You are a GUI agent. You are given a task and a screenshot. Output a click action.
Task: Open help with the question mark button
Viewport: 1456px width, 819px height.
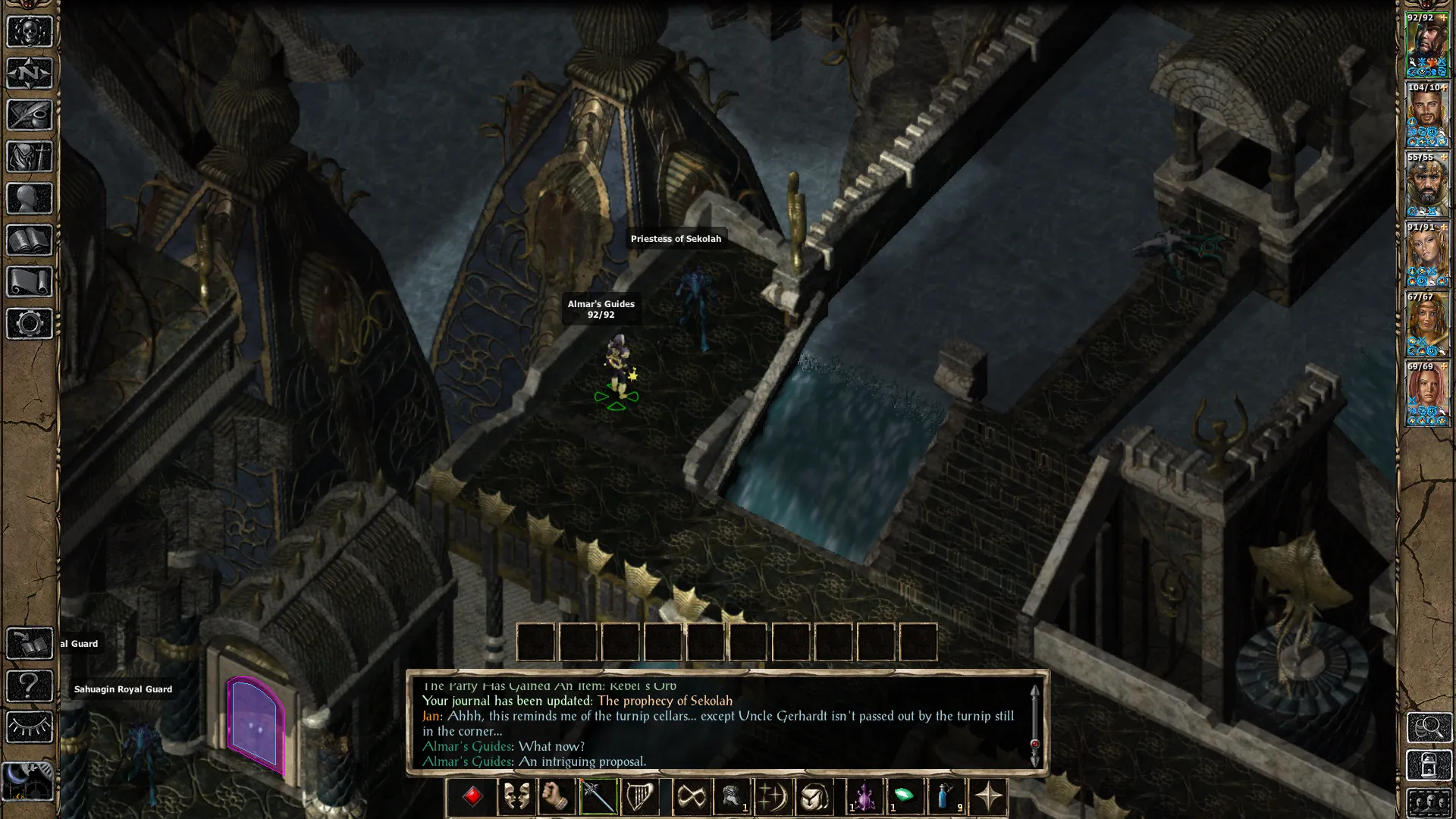[30, 686]
